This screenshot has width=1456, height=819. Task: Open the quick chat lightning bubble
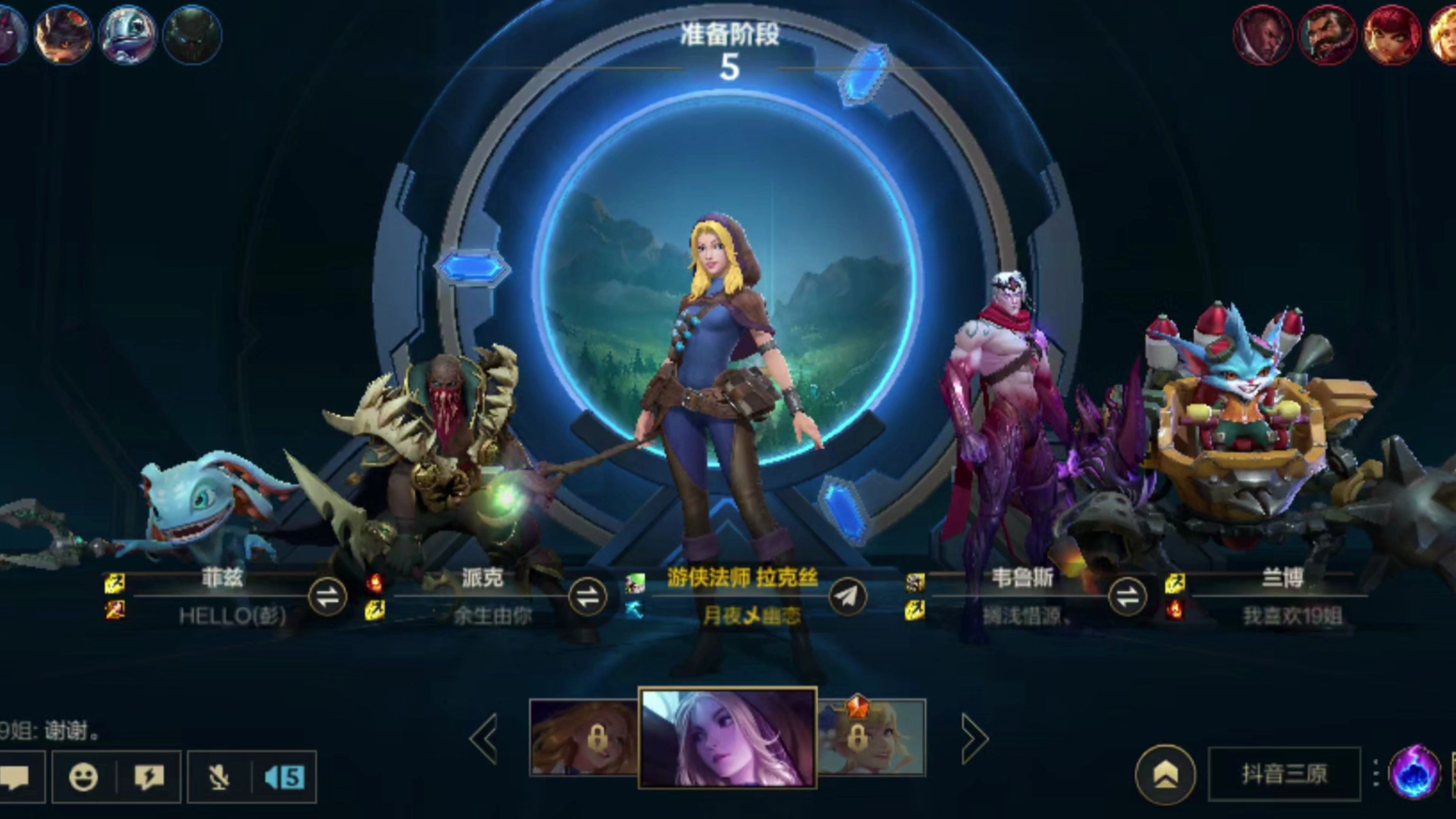(149, 777)
